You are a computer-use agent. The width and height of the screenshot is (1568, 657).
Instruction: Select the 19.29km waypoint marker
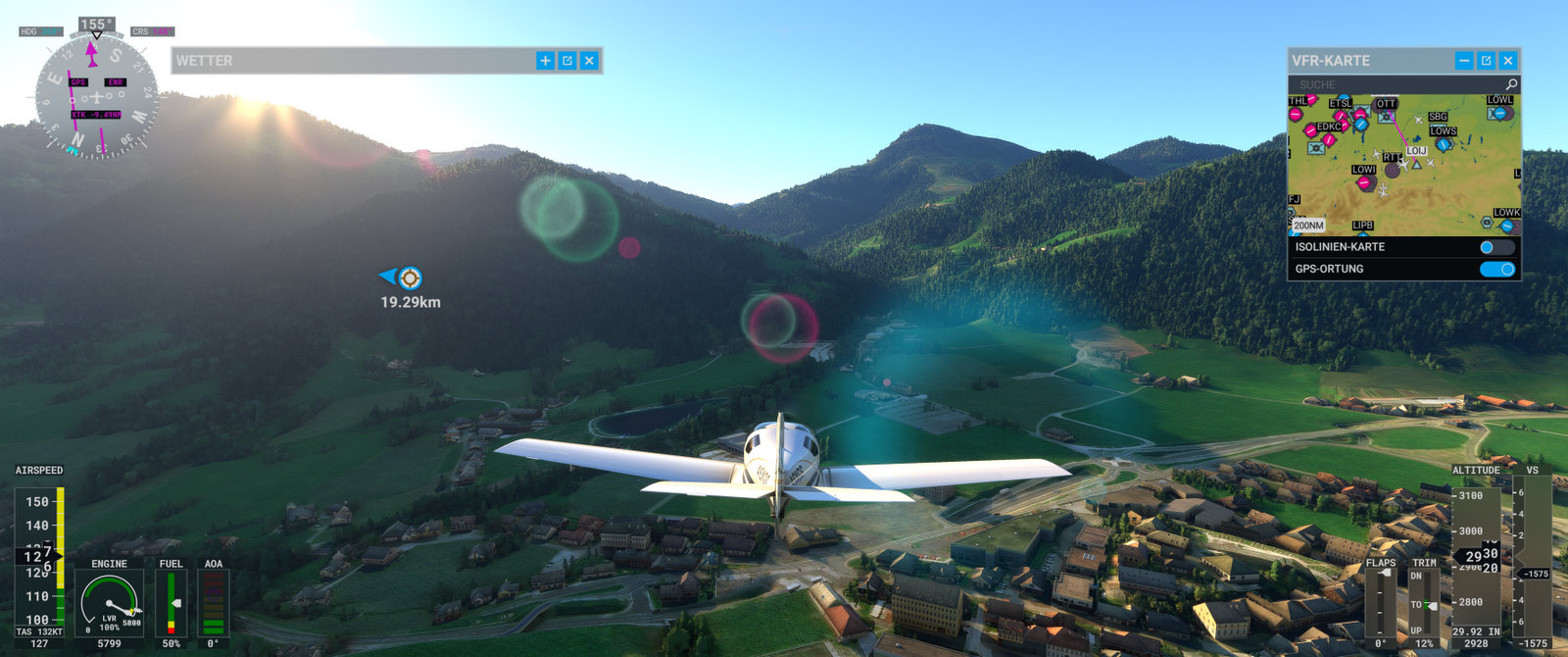pos(411,278)
